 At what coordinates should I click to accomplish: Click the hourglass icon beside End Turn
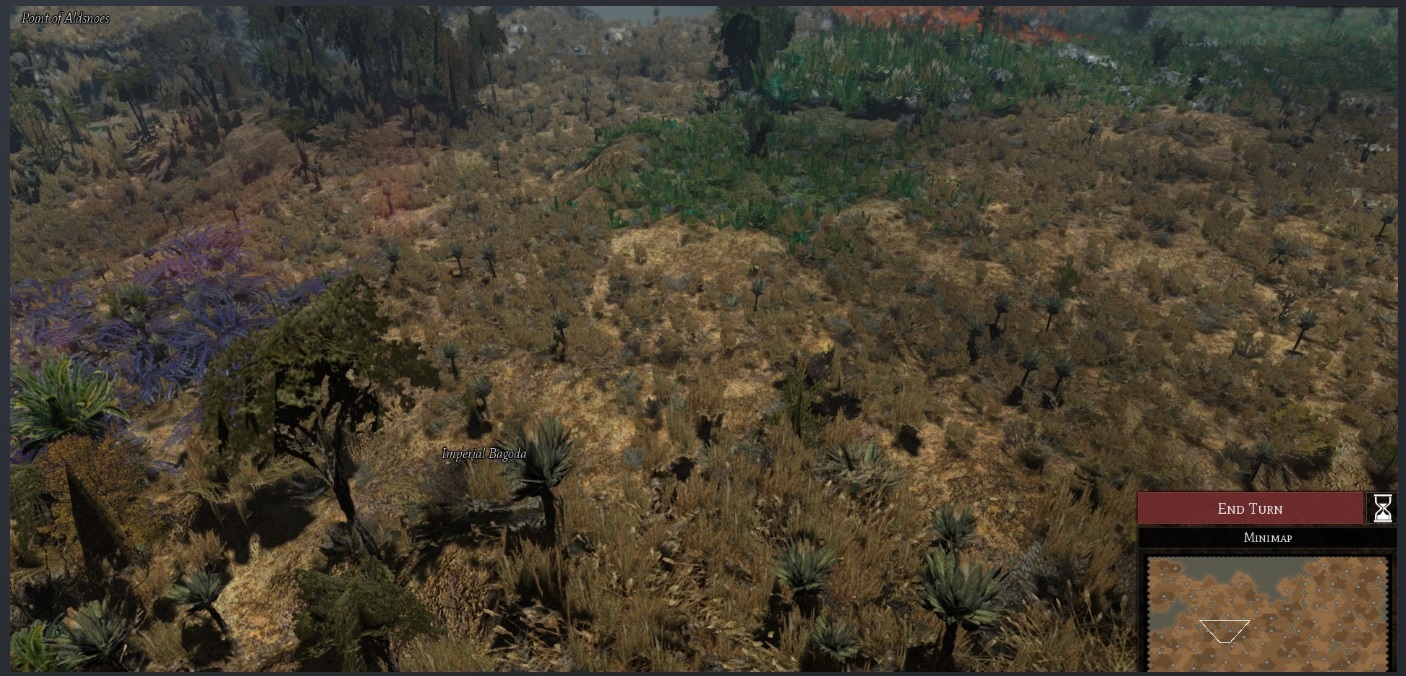point(1382,508)
